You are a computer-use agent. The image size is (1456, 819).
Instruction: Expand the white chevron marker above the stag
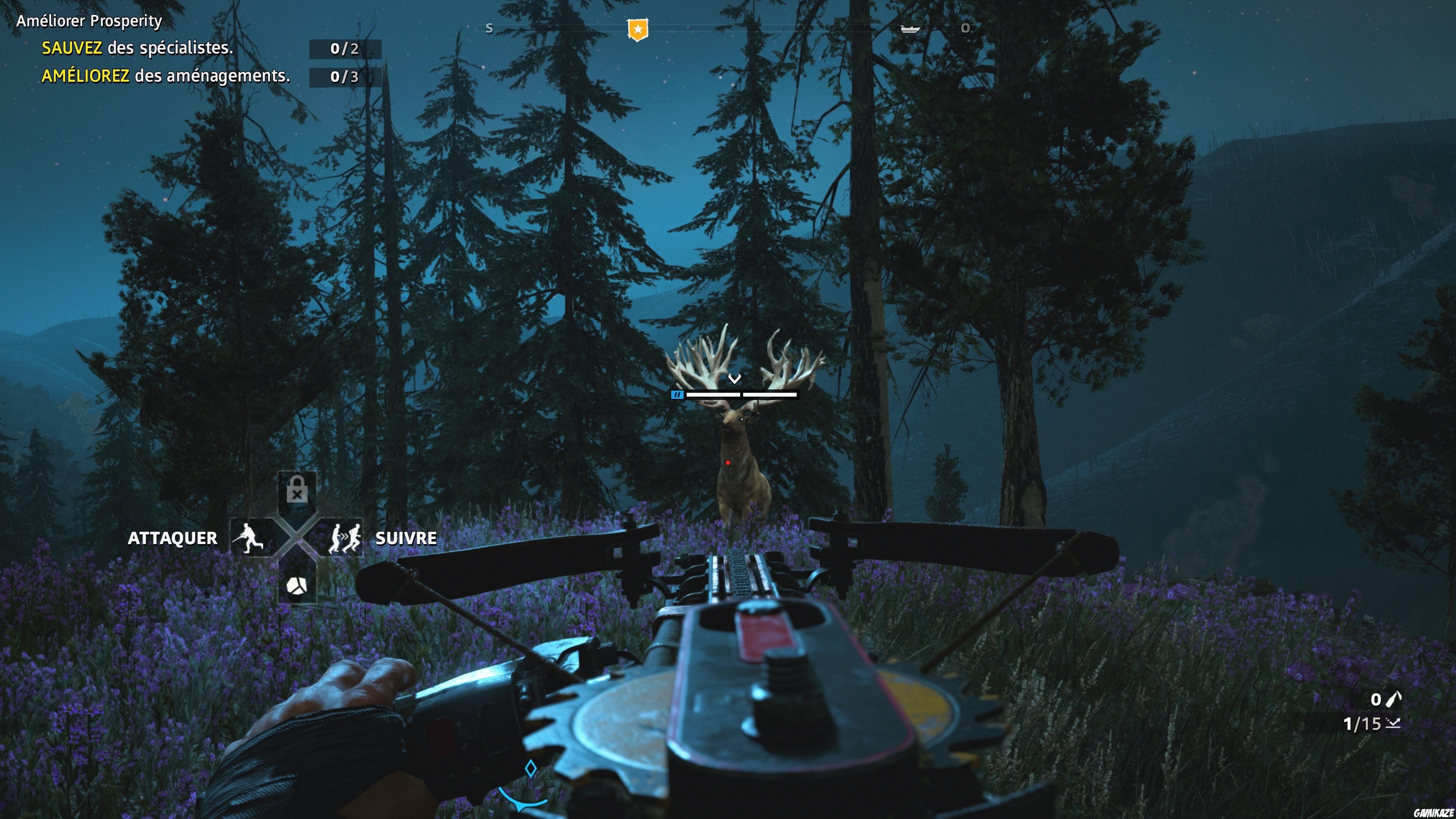pos(735,379)
